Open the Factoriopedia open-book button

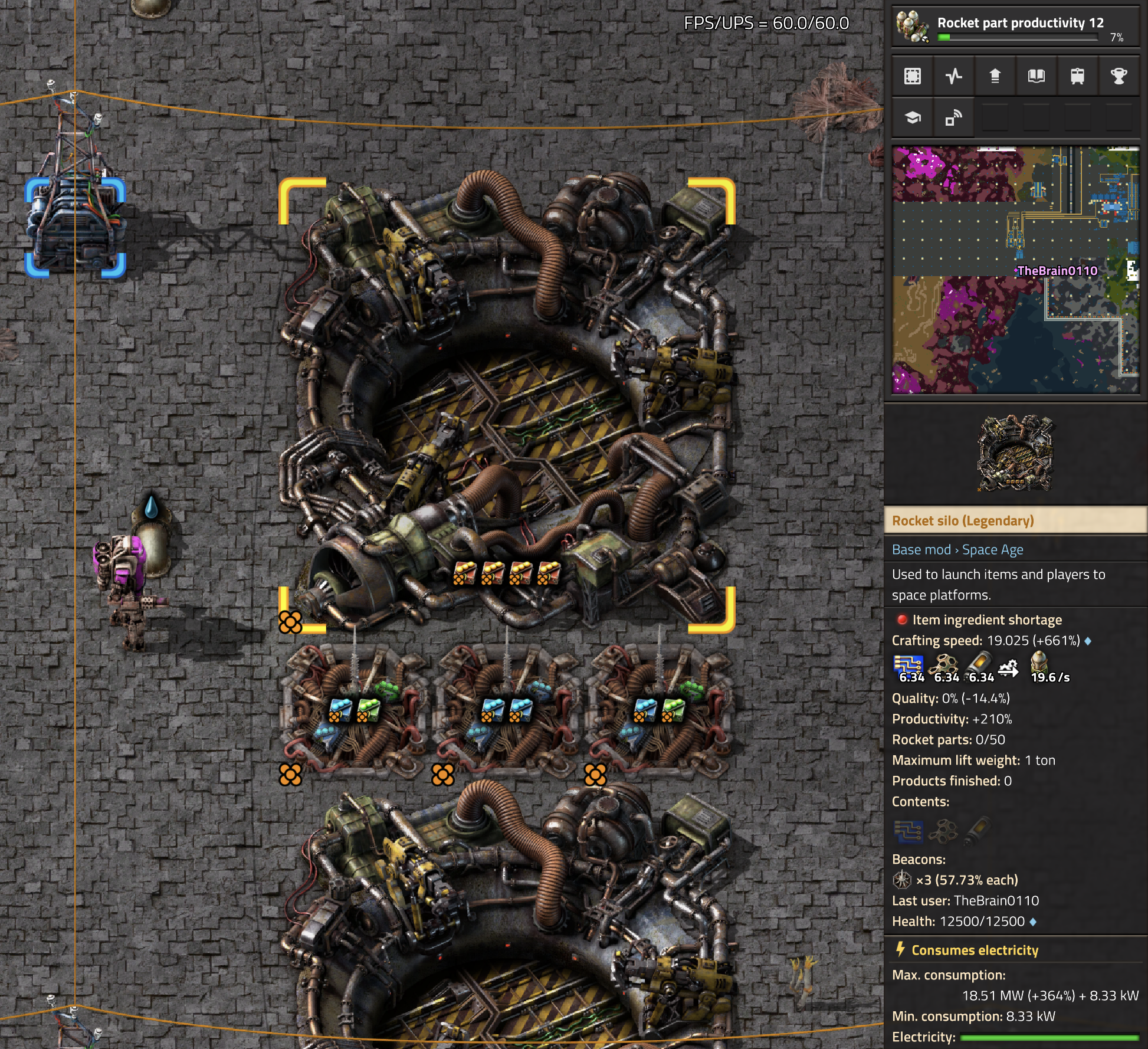(x=1037, y=76)
